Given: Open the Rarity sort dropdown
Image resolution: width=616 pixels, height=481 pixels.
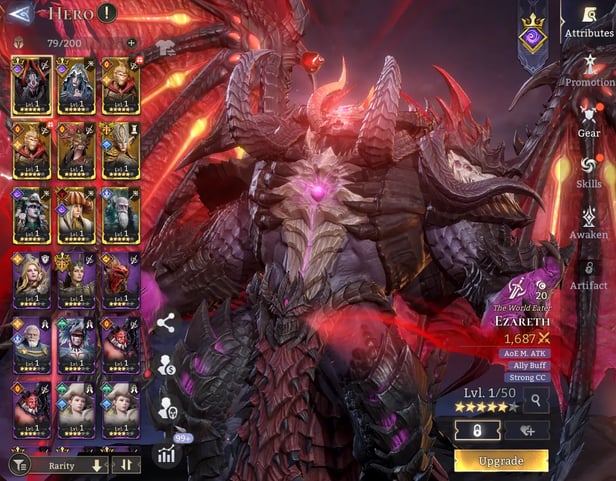Looking at the screenshot, I should pos(60,465).
